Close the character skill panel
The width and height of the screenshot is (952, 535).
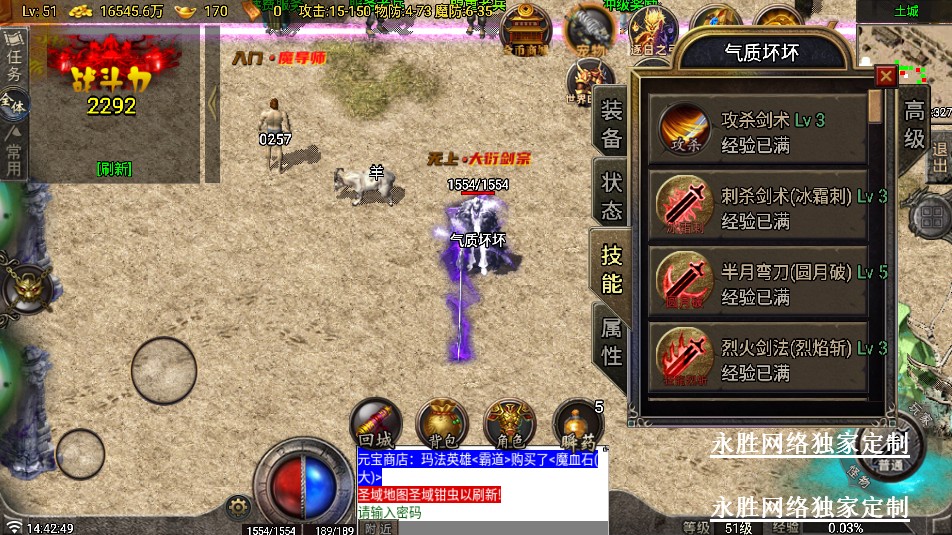[885, 76]
